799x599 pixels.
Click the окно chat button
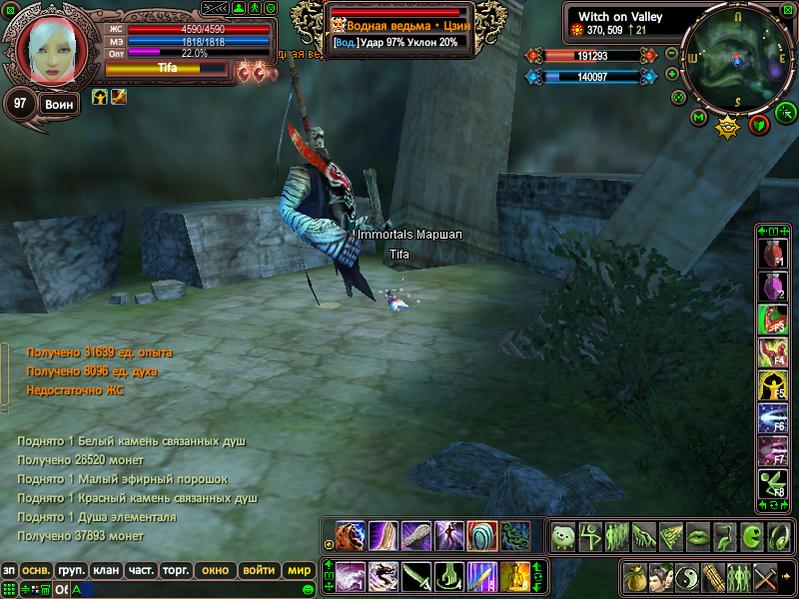click(x=216, y=570)
